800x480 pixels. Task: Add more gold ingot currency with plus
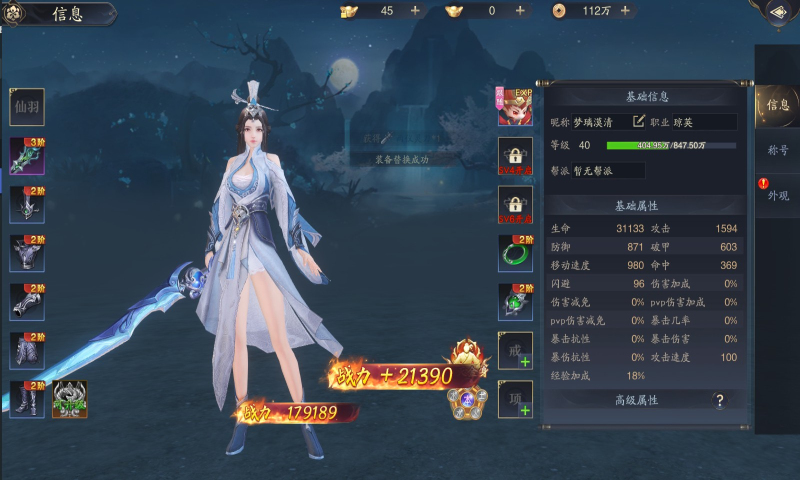click(520, 10)
